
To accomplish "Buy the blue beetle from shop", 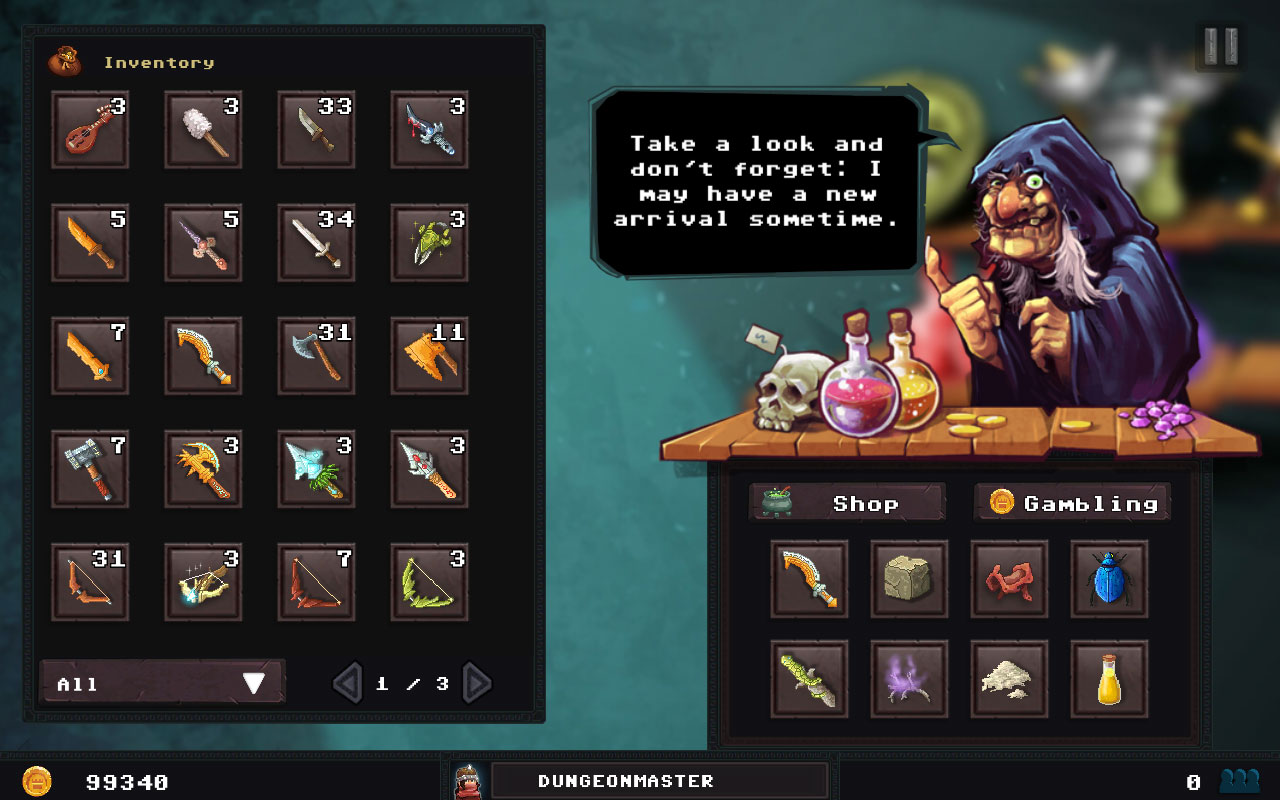I will [x=1109, y=579].
